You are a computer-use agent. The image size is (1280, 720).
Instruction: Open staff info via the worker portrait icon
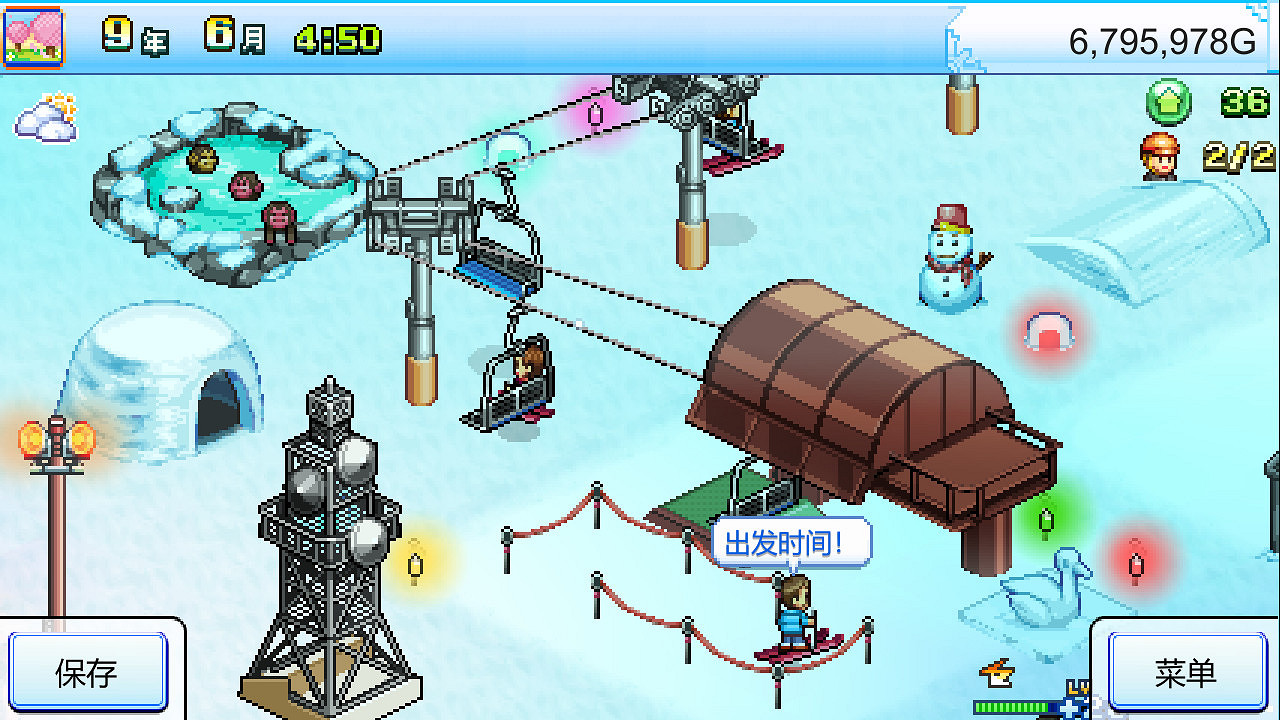(1160, 155)
